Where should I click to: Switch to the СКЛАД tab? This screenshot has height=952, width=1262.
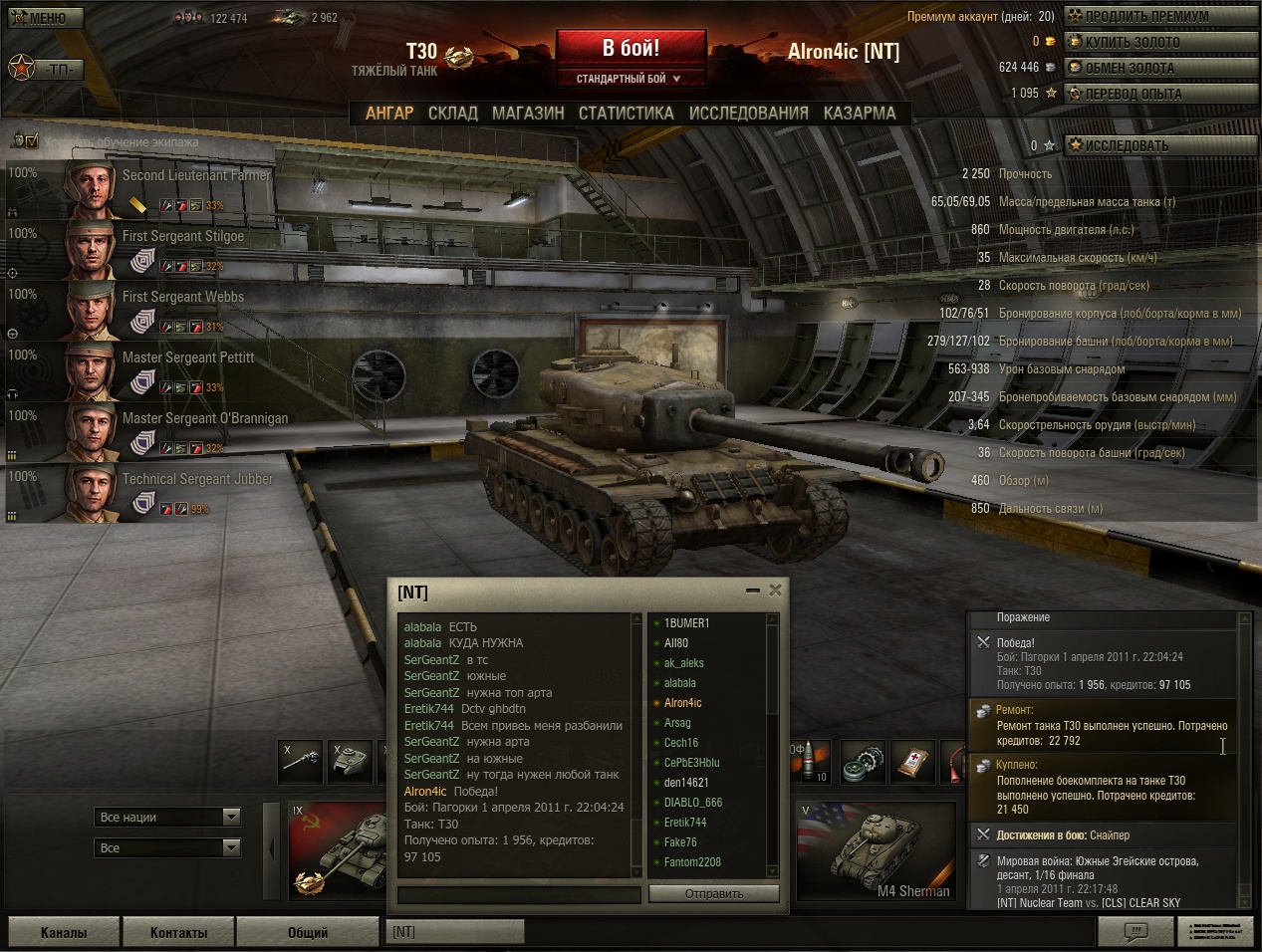[452, 114]
